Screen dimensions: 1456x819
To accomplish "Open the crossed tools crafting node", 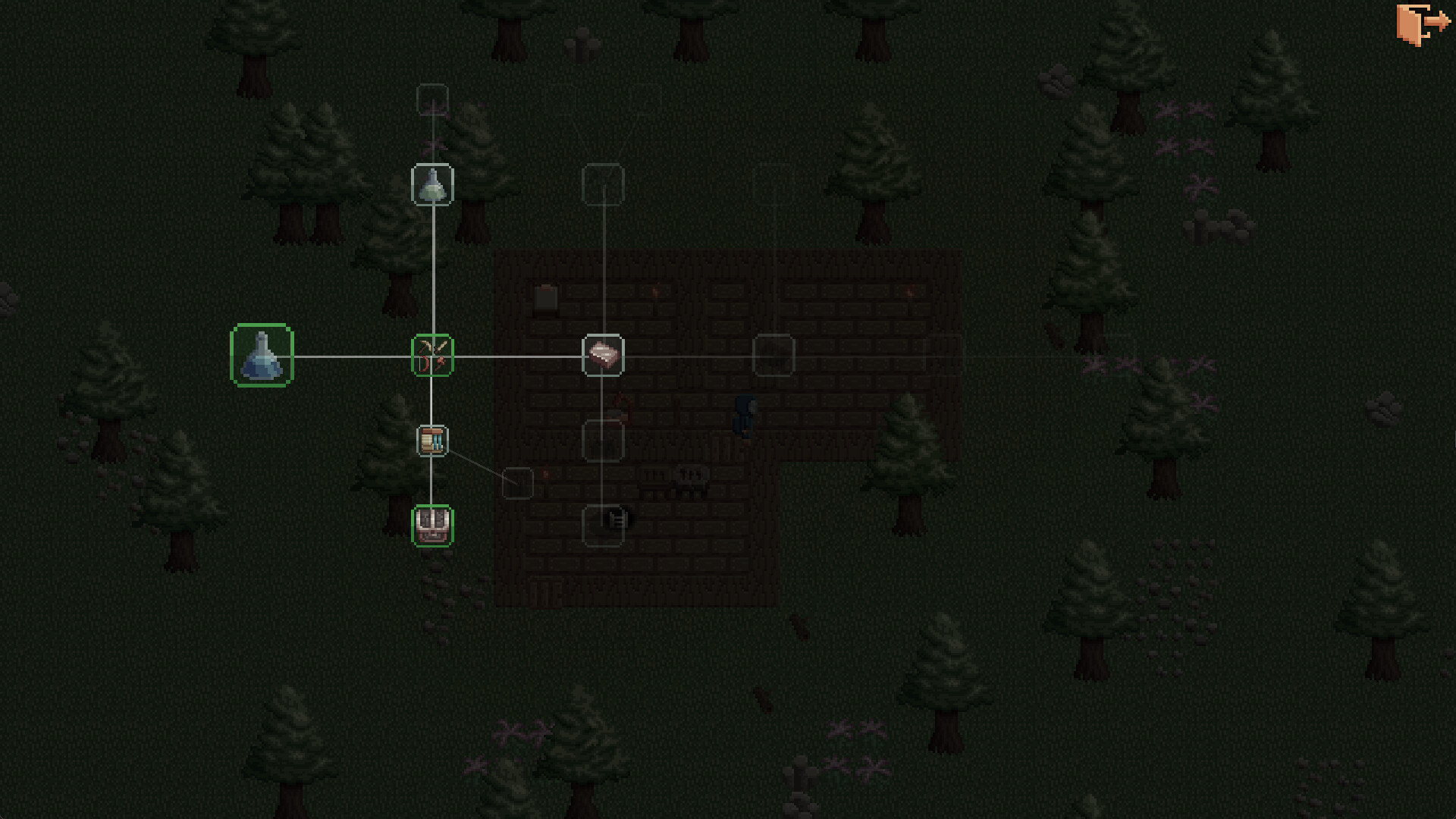I will click(x=432, y=354).
